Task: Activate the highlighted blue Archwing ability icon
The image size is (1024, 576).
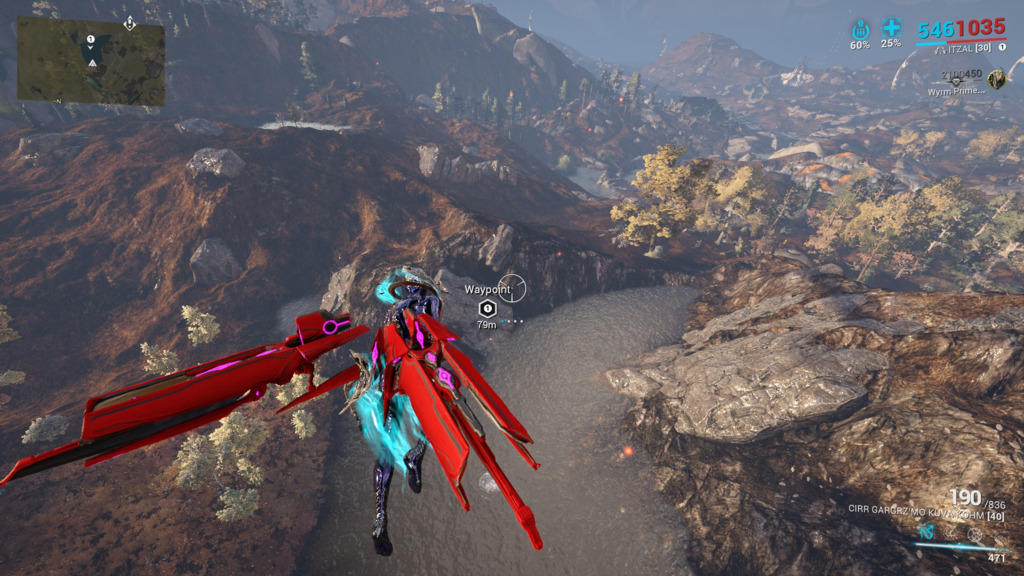Action: [x=929, y=532]
